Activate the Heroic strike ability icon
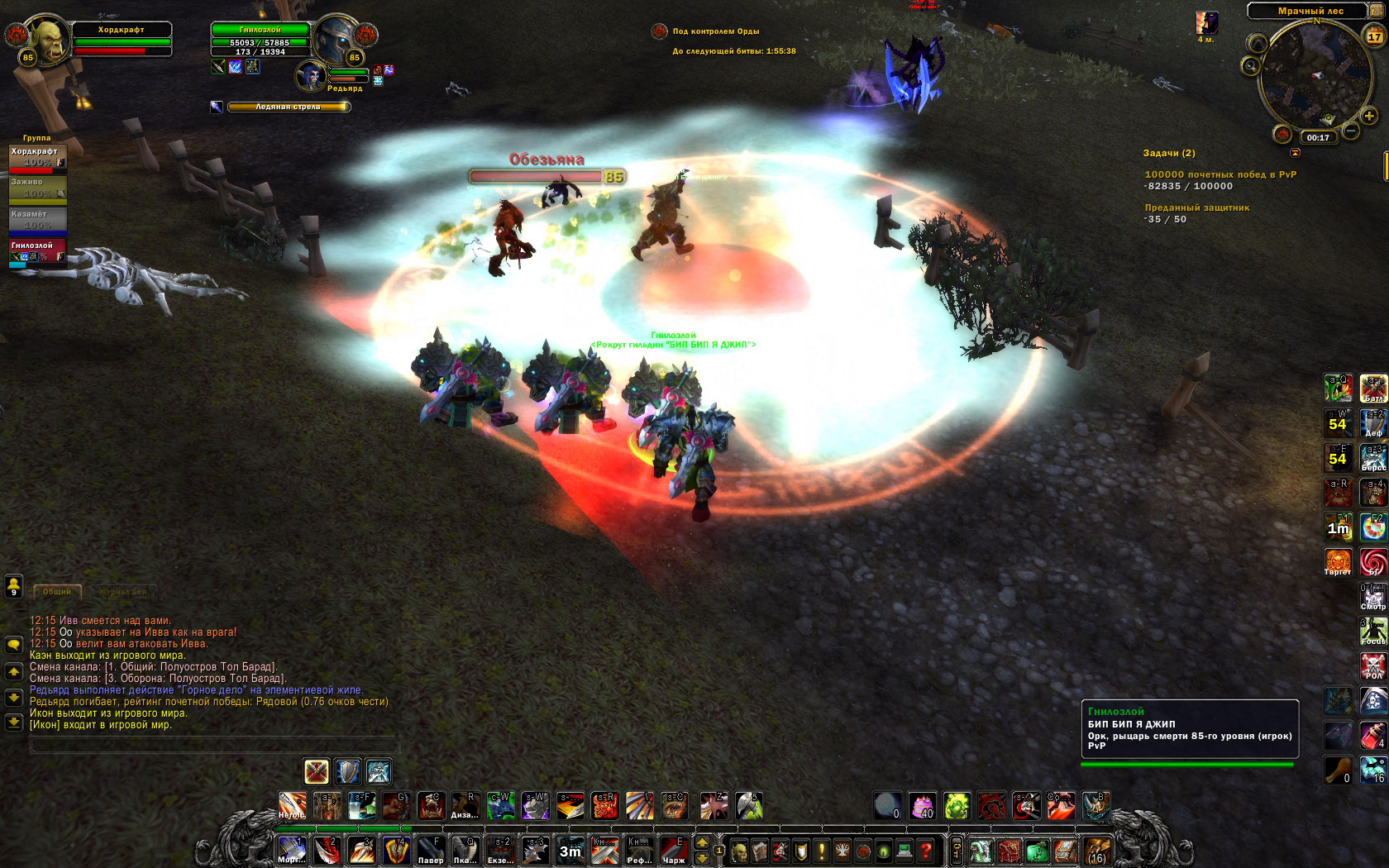 pos(292,806)
